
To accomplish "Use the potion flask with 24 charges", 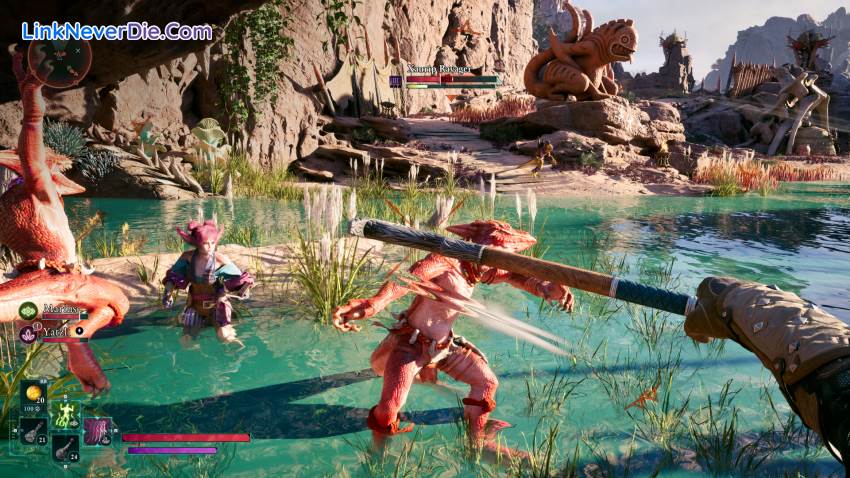I will click(x=65, y=447).
